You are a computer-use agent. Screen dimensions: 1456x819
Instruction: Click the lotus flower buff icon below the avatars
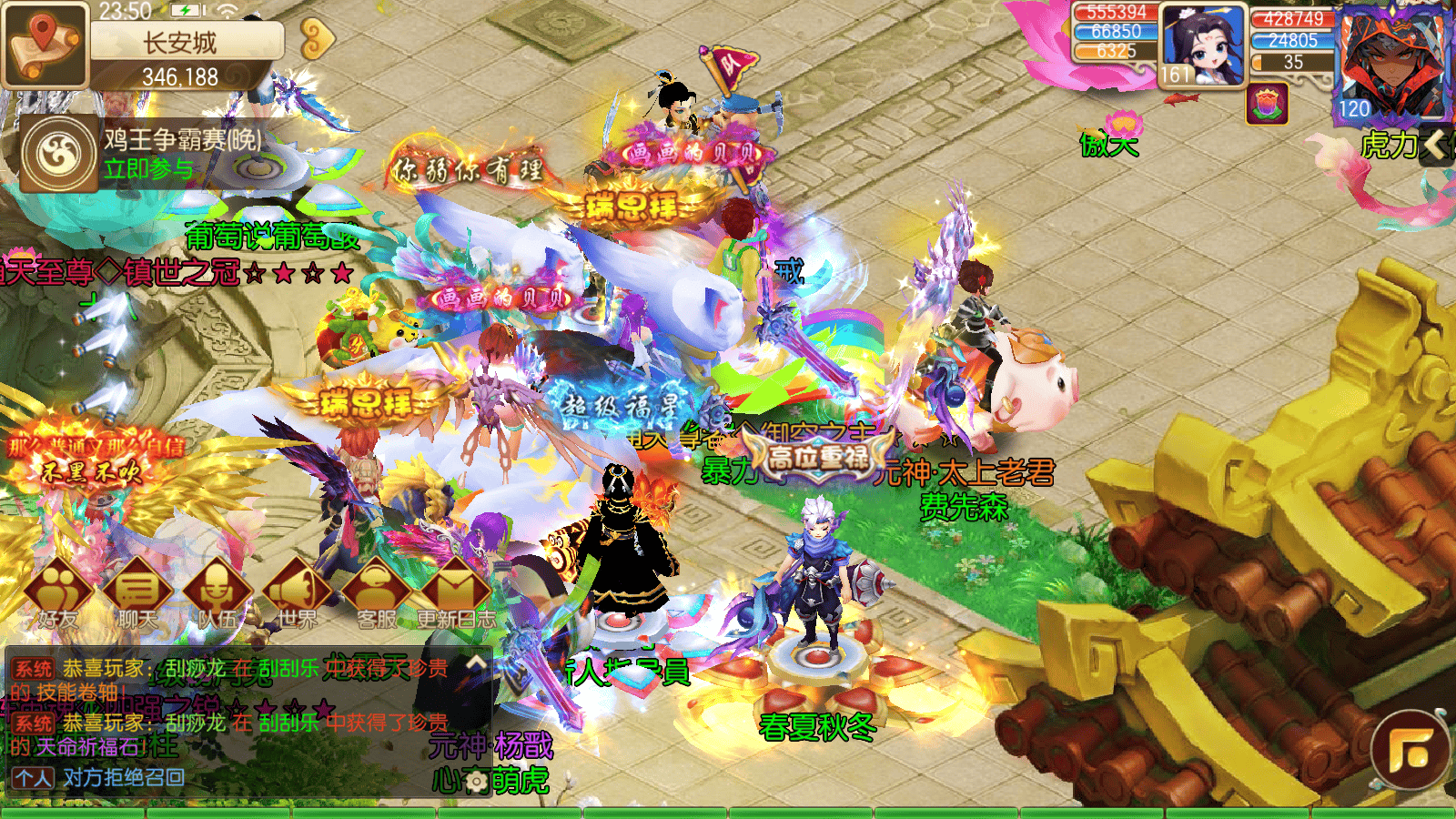click(1267, 102)
